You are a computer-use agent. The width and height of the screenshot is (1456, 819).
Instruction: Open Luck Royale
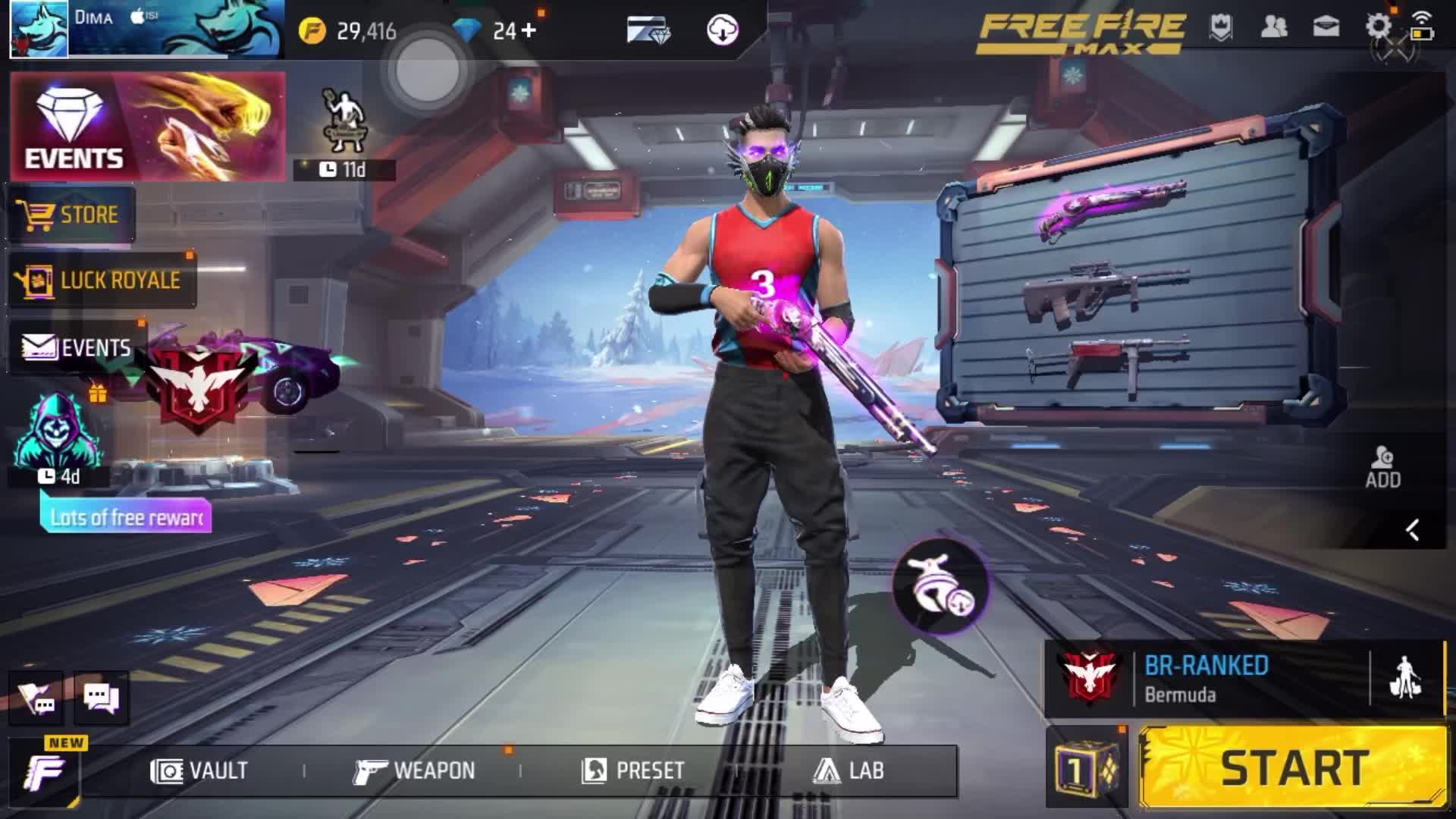pyautogui.click(x=101, y=280)
